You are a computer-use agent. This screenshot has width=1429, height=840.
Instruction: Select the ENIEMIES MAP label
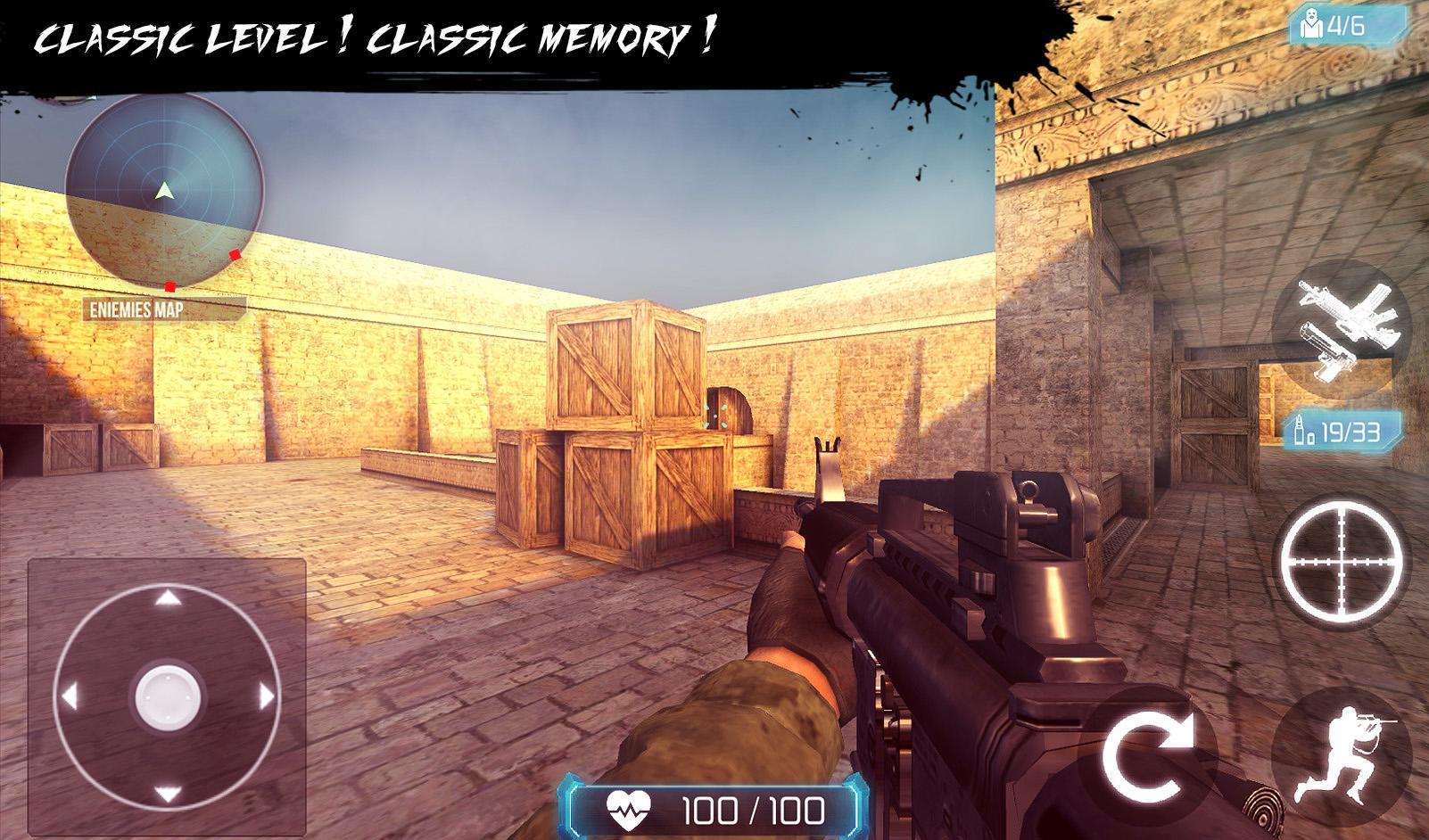coord(136,309)
